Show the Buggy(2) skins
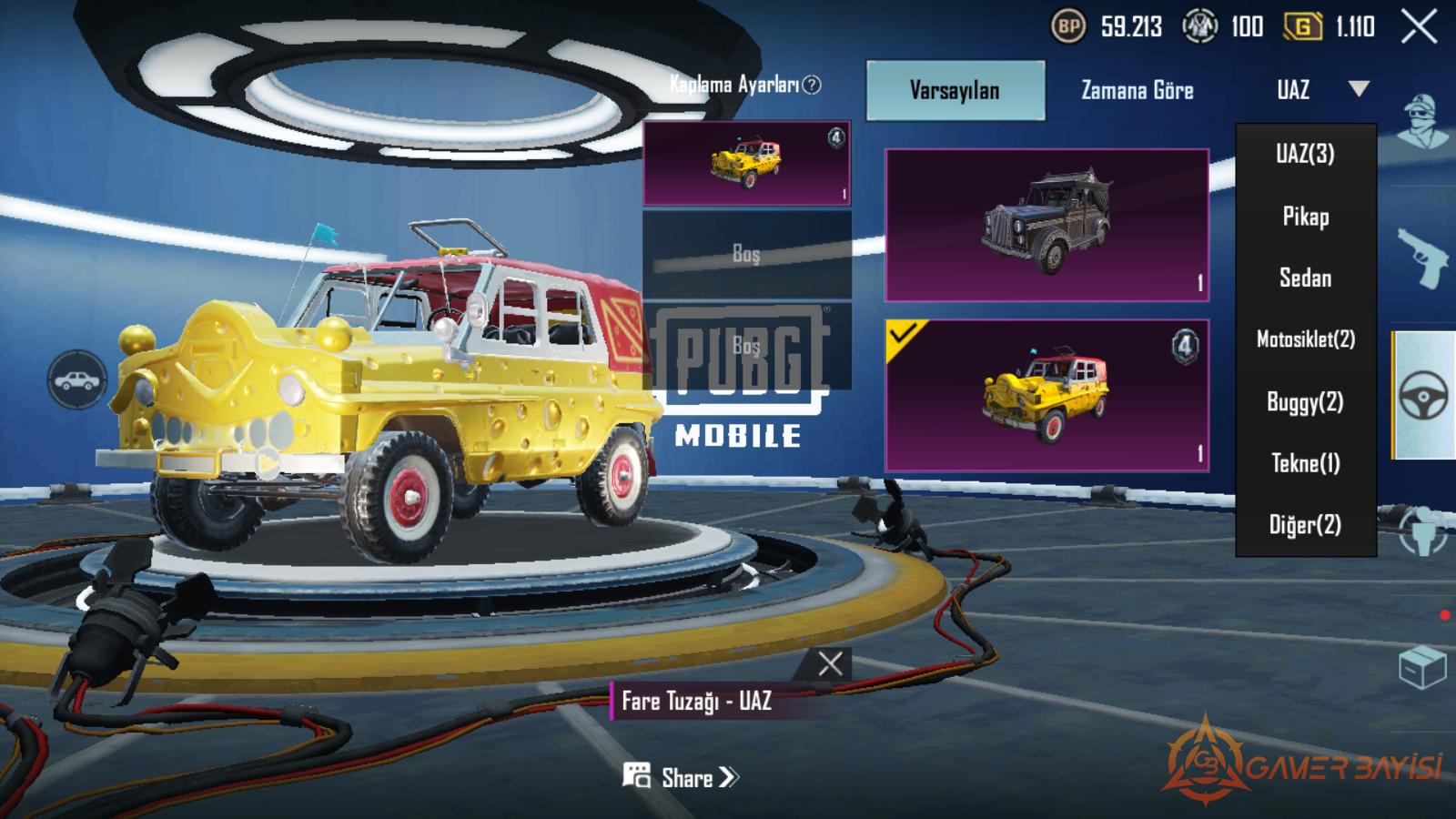 coord(1305,401)
